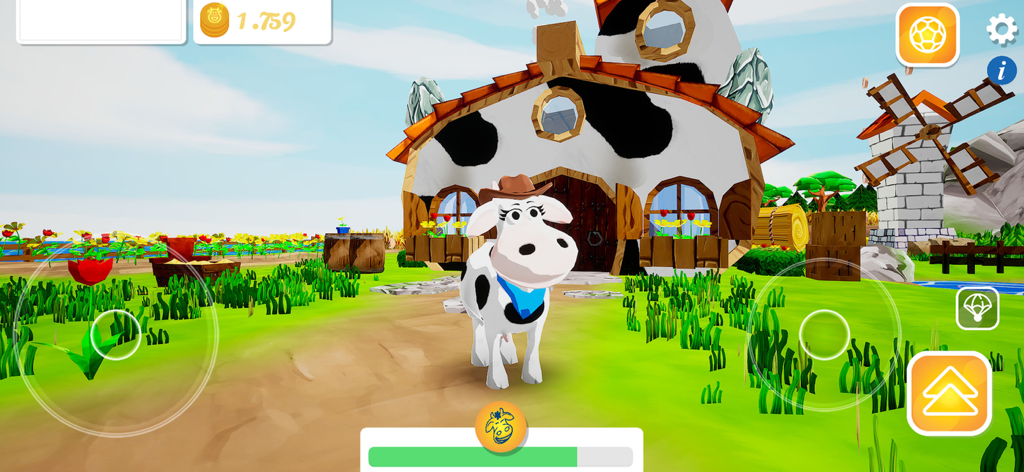Tap the right camera joystick knob
Image resolution: width=1024 pixels, height=472 pixels.
(x=824, y=334)
